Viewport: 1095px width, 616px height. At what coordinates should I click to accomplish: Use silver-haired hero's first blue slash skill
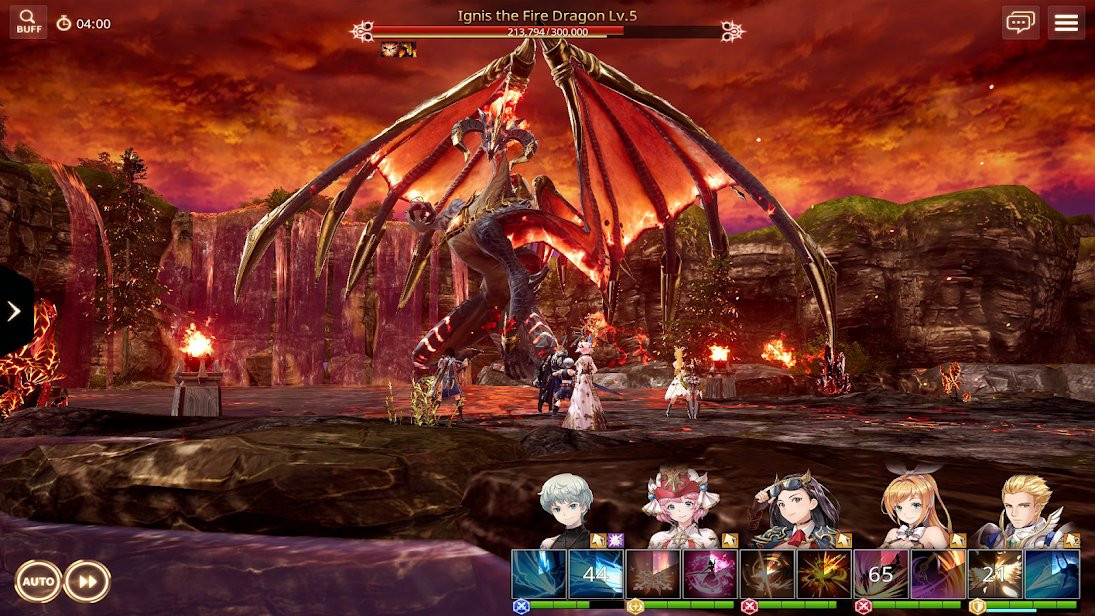point(539,574)
